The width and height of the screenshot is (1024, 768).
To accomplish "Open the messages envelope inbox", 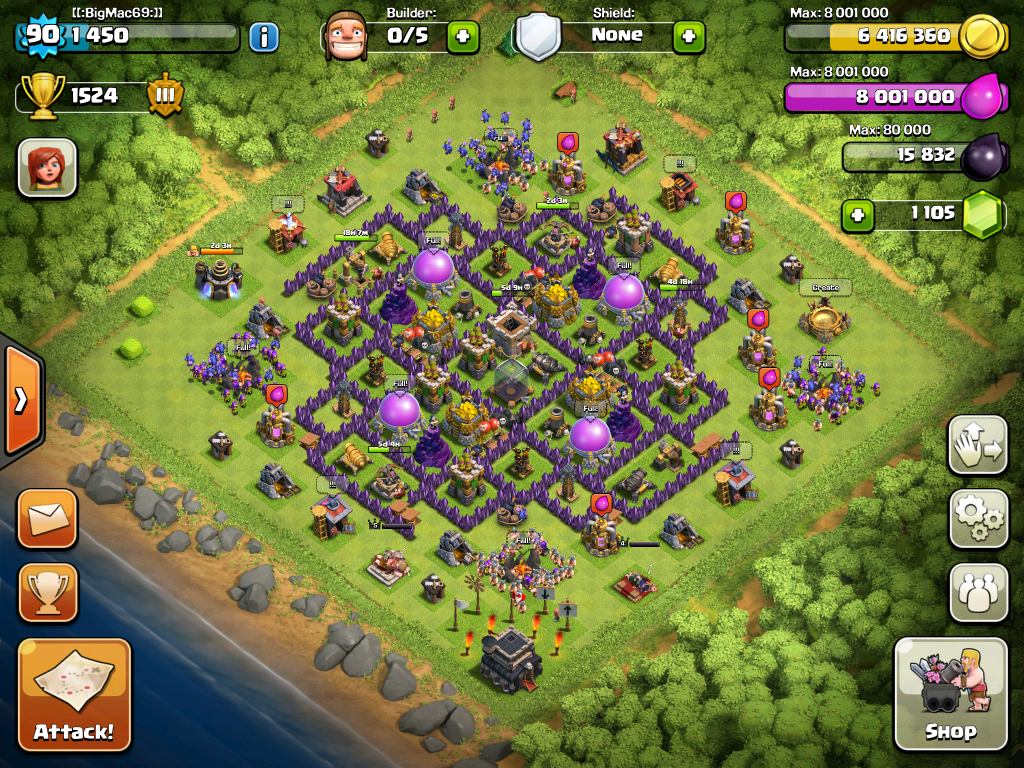I will point(47,518).
